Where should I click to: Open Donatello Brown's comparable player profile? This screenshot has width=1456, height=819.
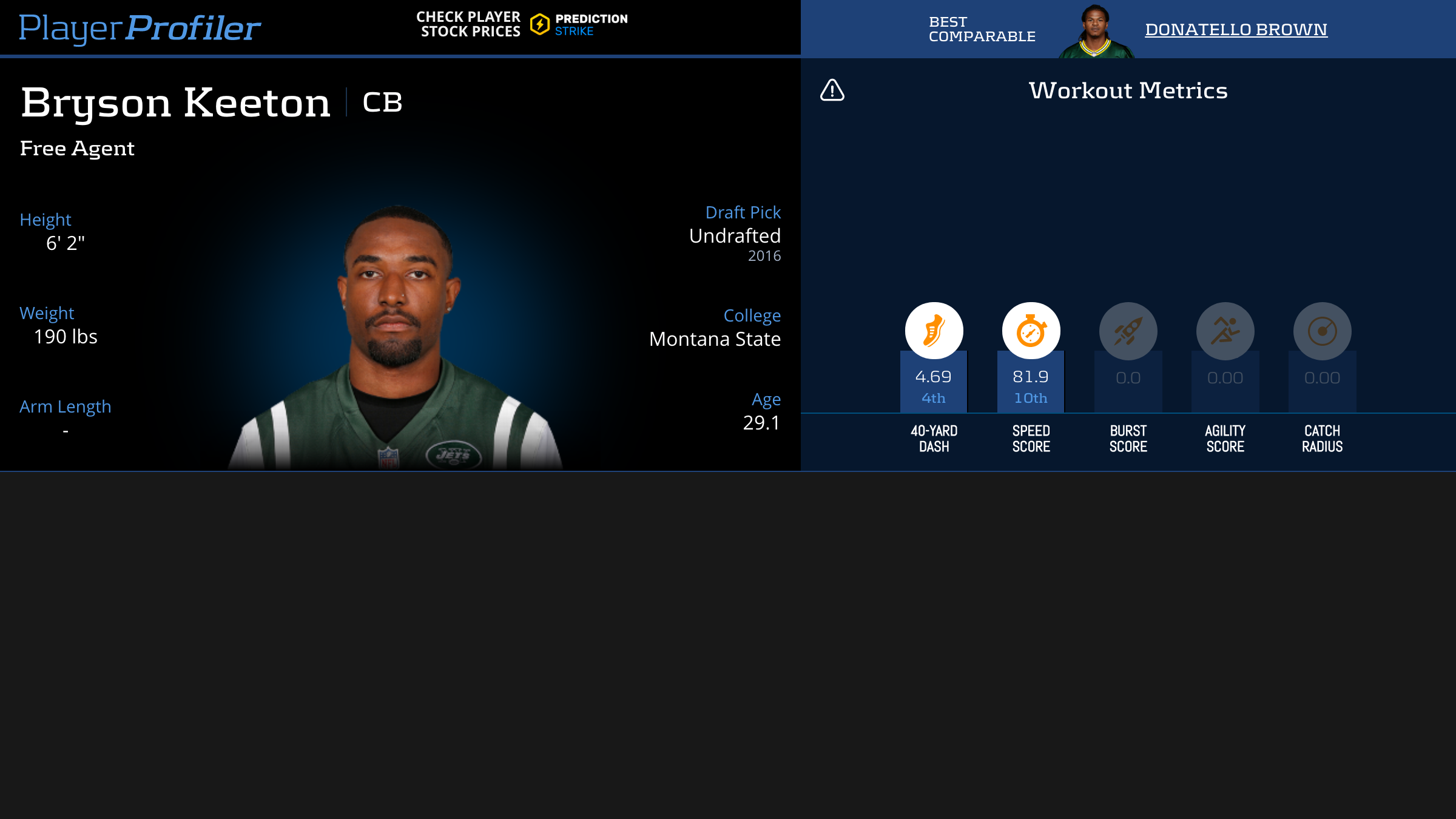pos(1236,29)
